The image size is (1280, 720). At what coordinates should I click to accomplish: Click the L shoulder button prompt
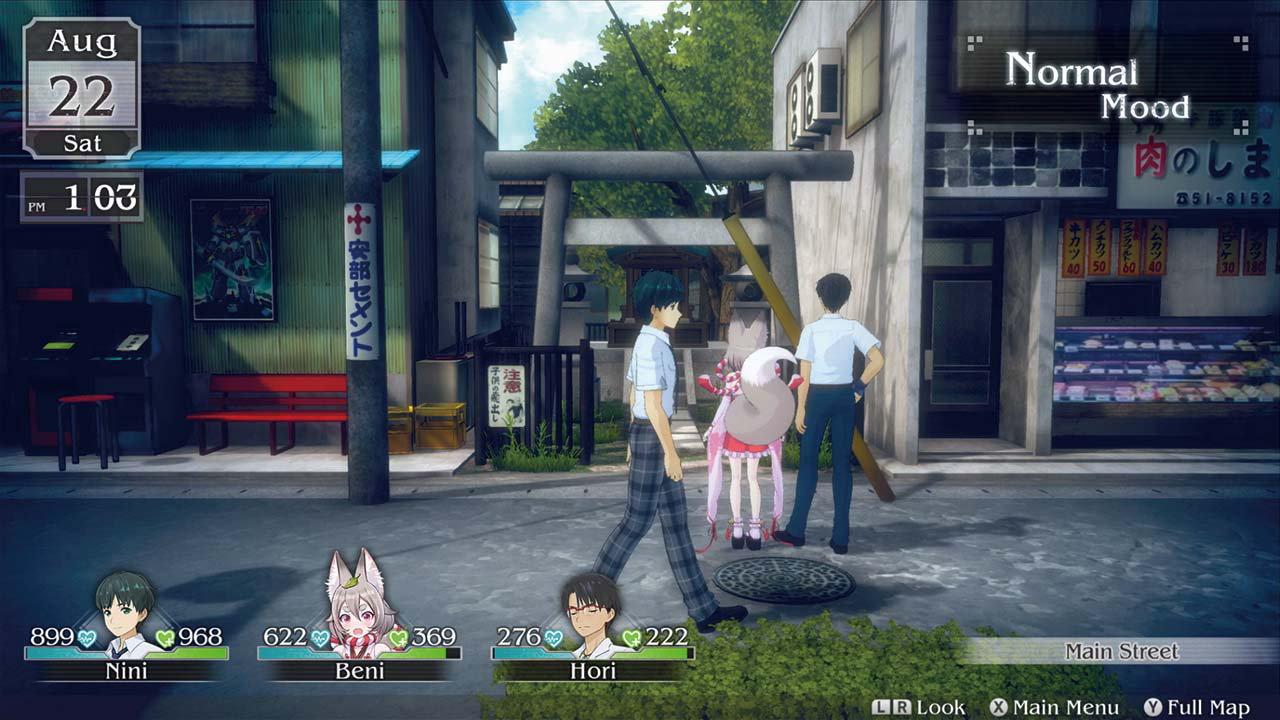click(882, 706)
